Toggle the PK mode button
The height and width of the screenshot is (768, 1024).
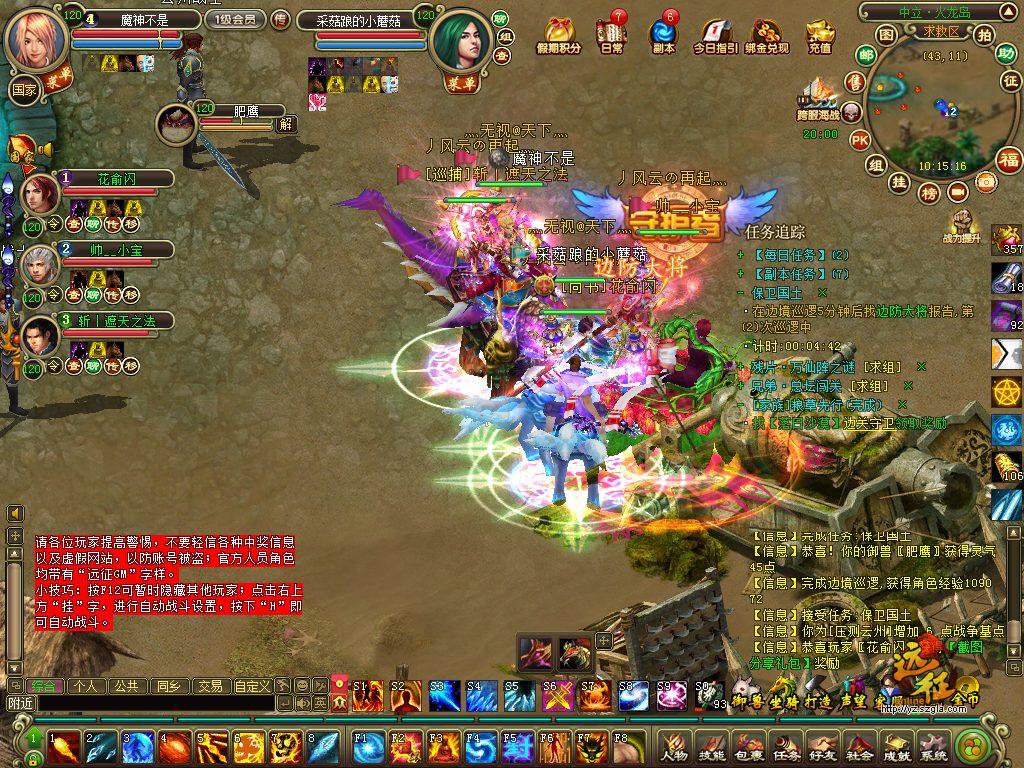point(859,140)
